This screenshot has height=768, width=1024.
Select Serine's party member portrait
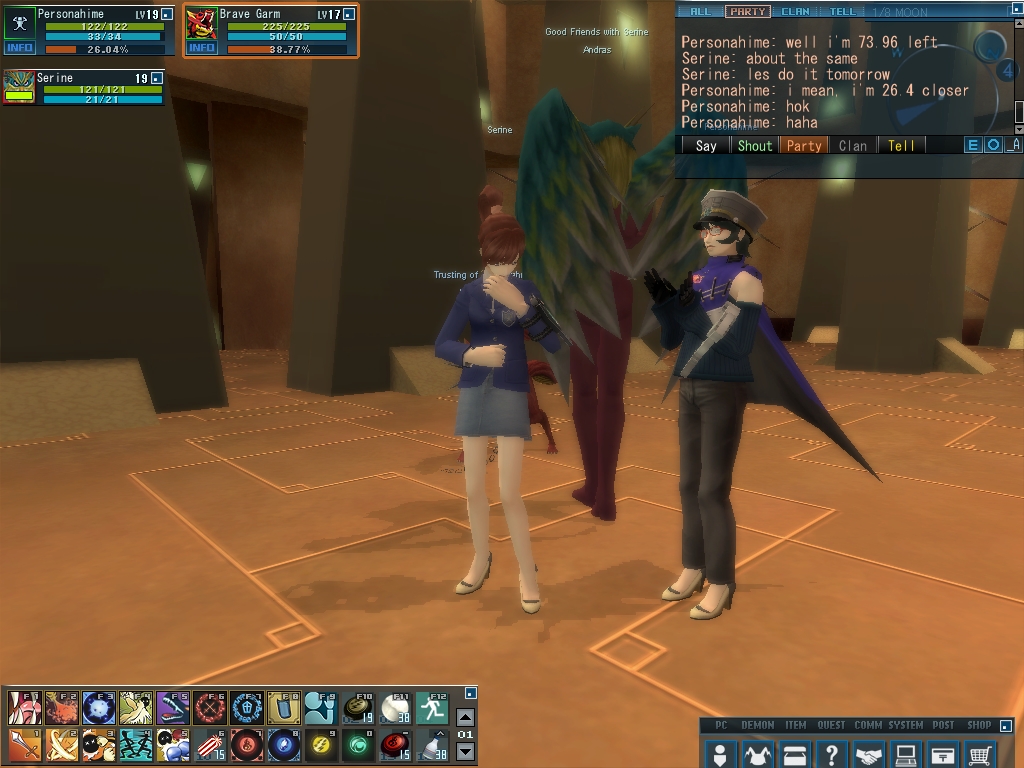click(x=19, y=86)
